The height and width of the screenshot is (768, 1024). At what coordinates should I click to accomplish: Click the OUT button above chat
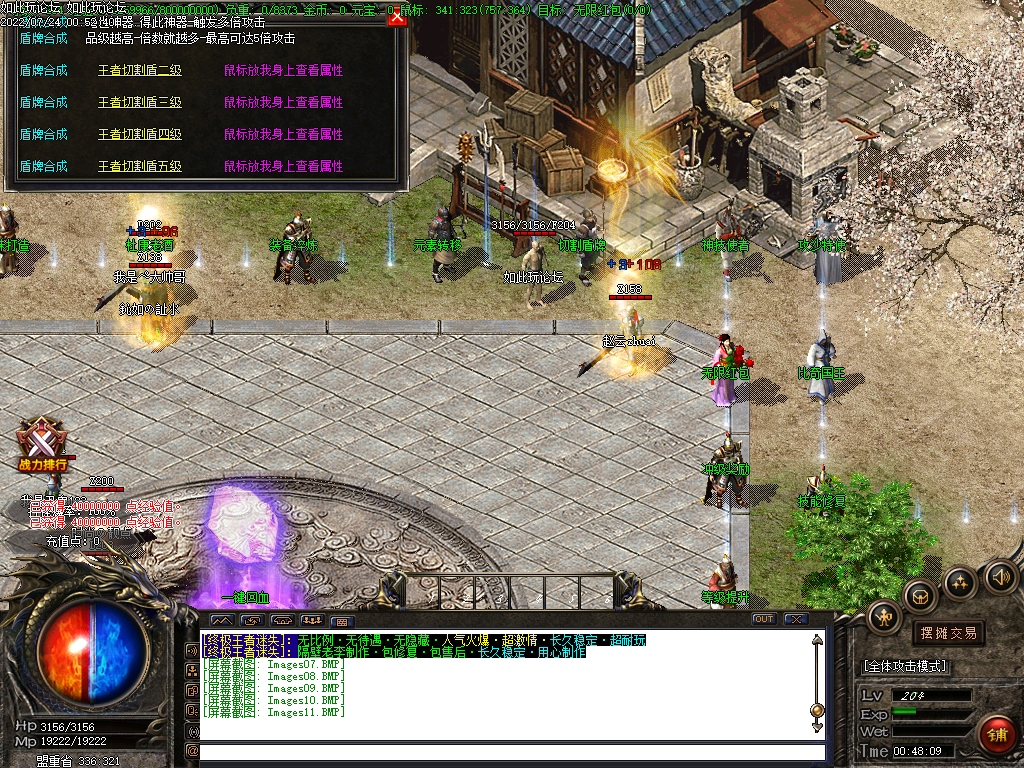(763, 619)
